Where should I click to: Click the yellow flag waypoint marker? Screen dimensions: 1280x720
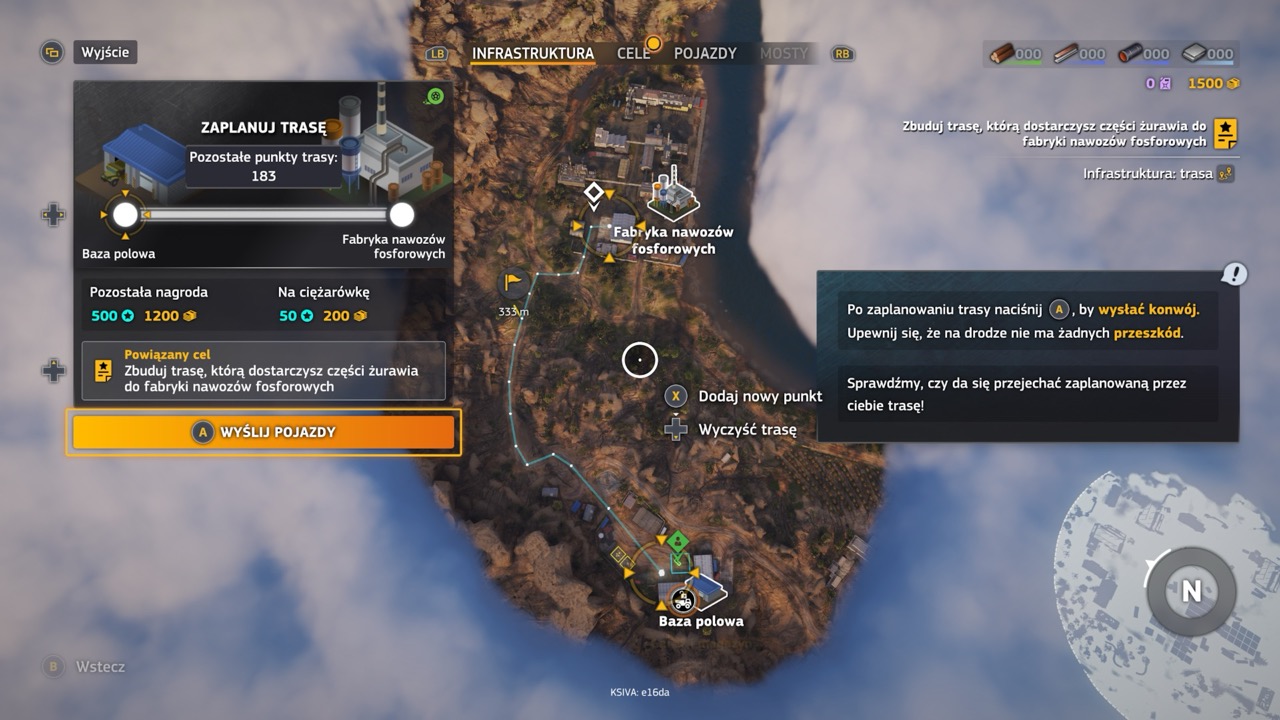pyautogui.click(x=514, y=283)
